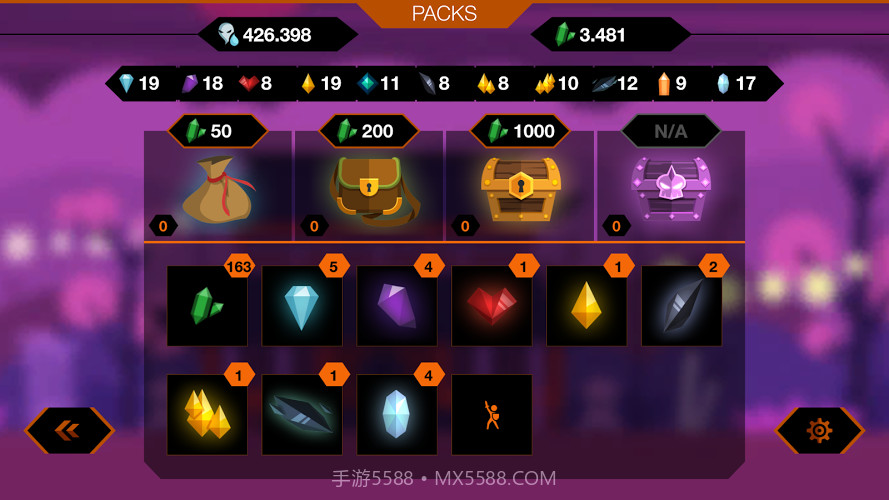Screen dimensions: 889x500
Task: Select the pale white crystal reward slot
Action: [397, 414]
